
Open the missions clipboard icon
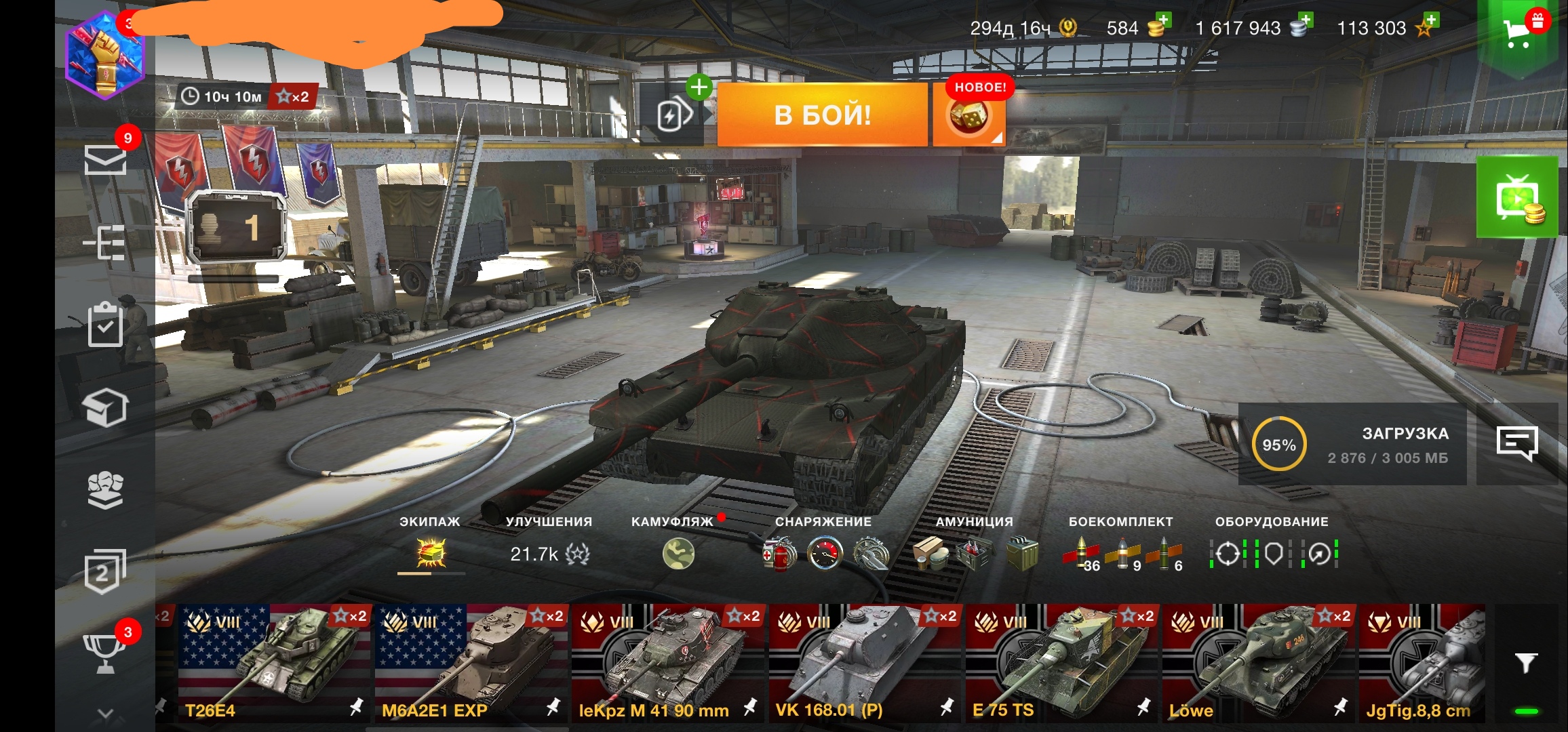click(x=105, y=325)
